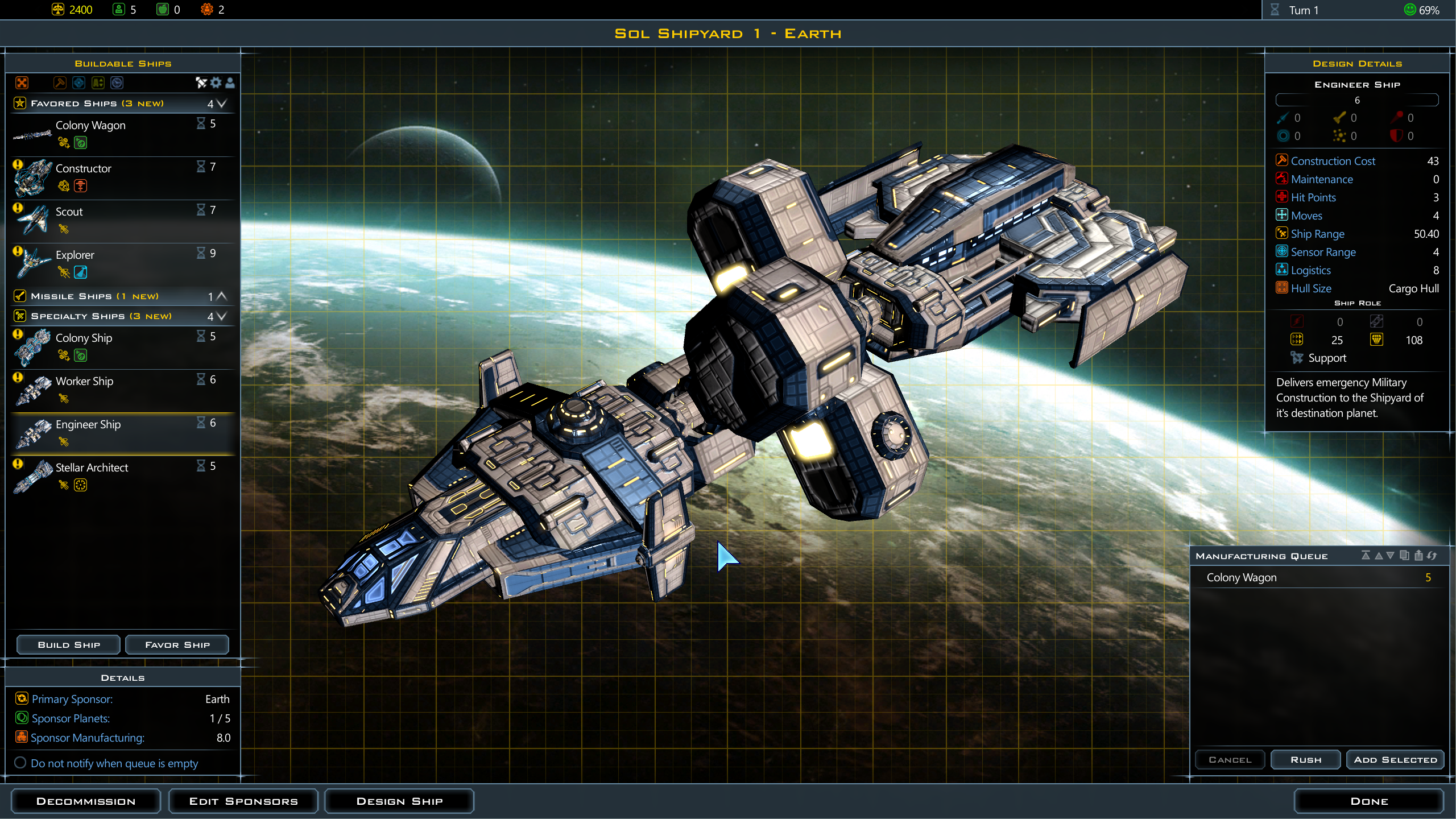Open the gear settings icon above the ship list
This screenshot has height=819, width=1456.
point(215,83)
